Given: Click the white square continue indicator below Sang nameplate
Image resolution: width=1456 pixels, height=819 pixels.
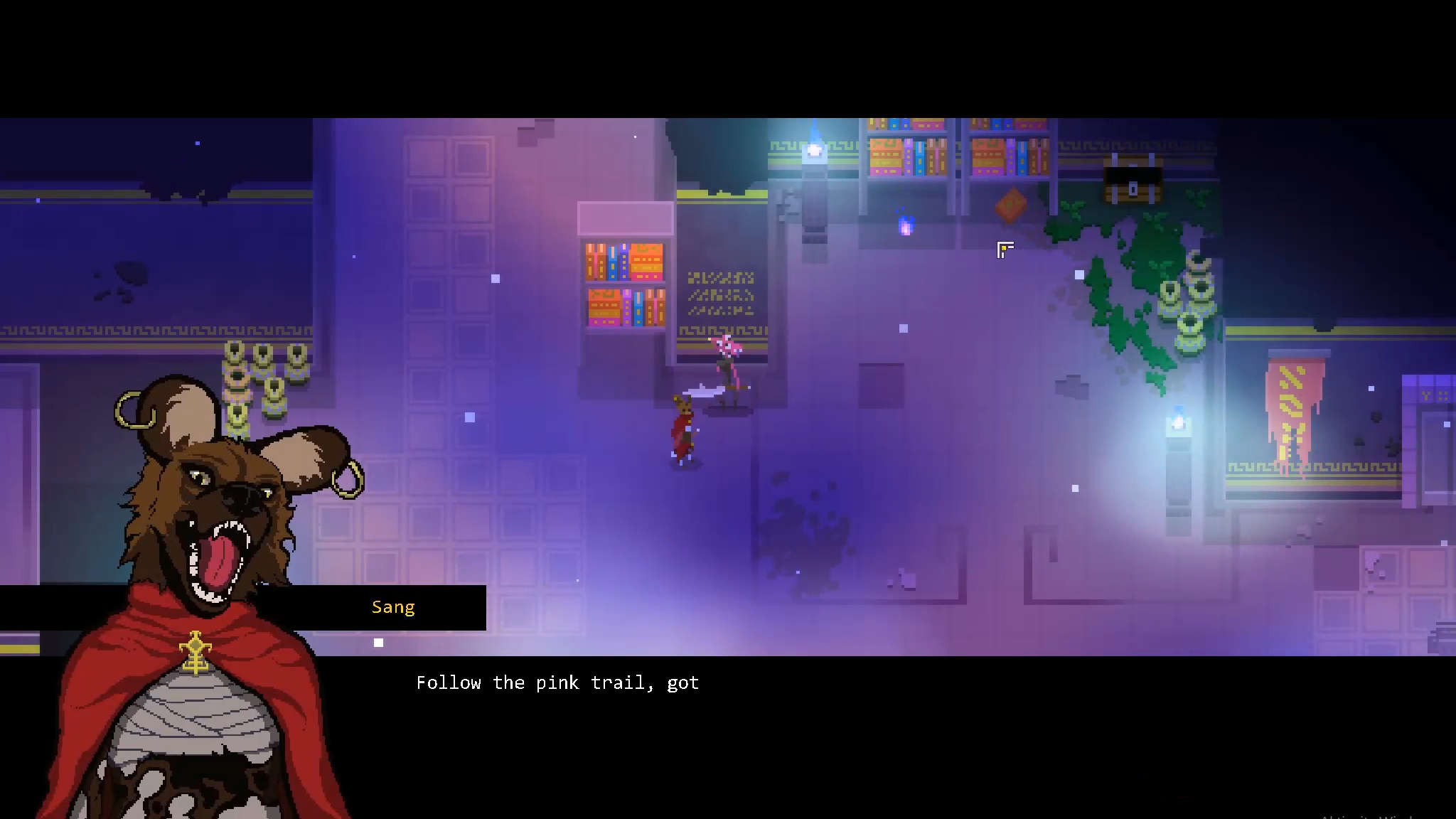Looking at the screenshot, I should click(378, 641).
